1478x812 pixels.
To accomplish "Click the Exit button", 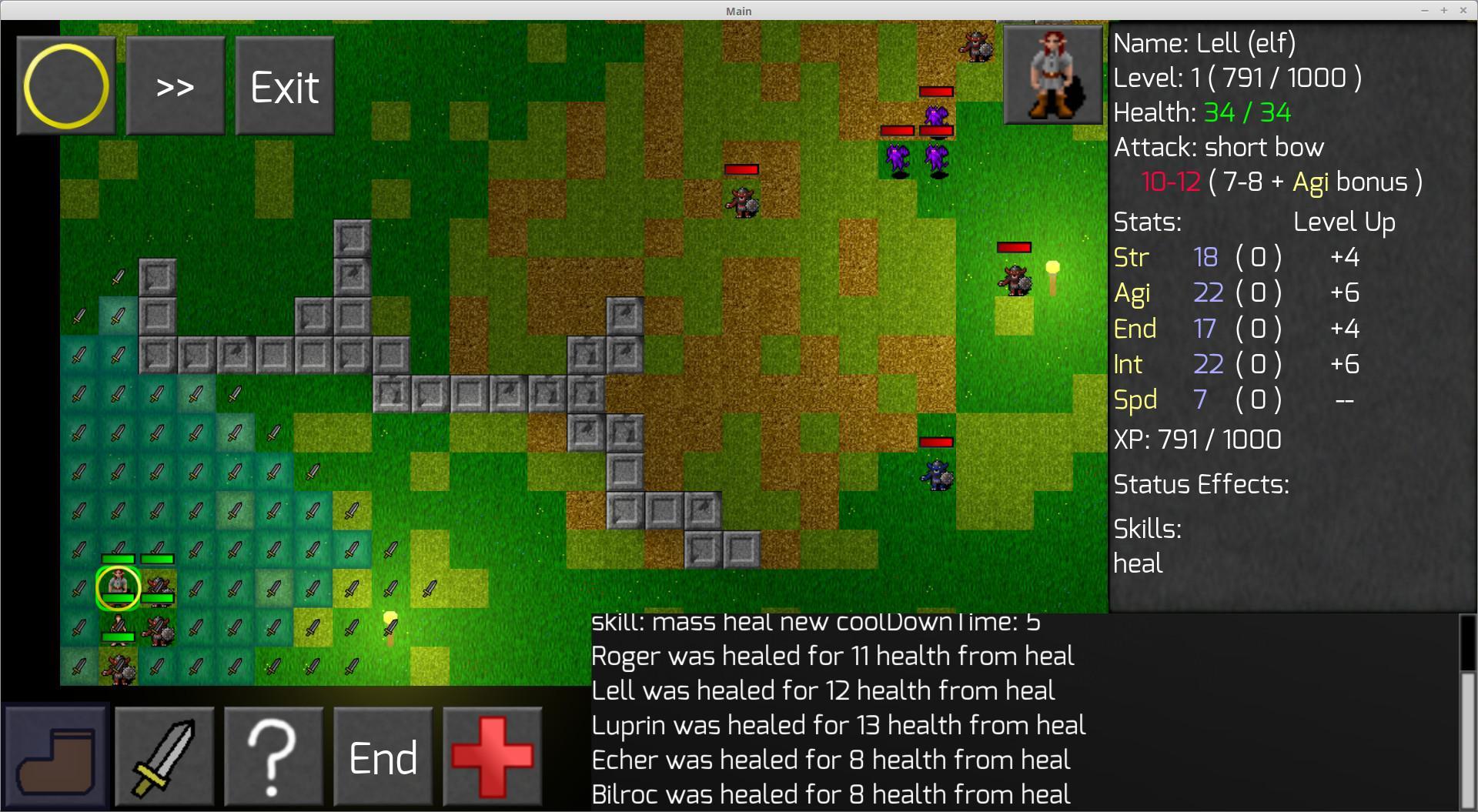I will [284, 85].
